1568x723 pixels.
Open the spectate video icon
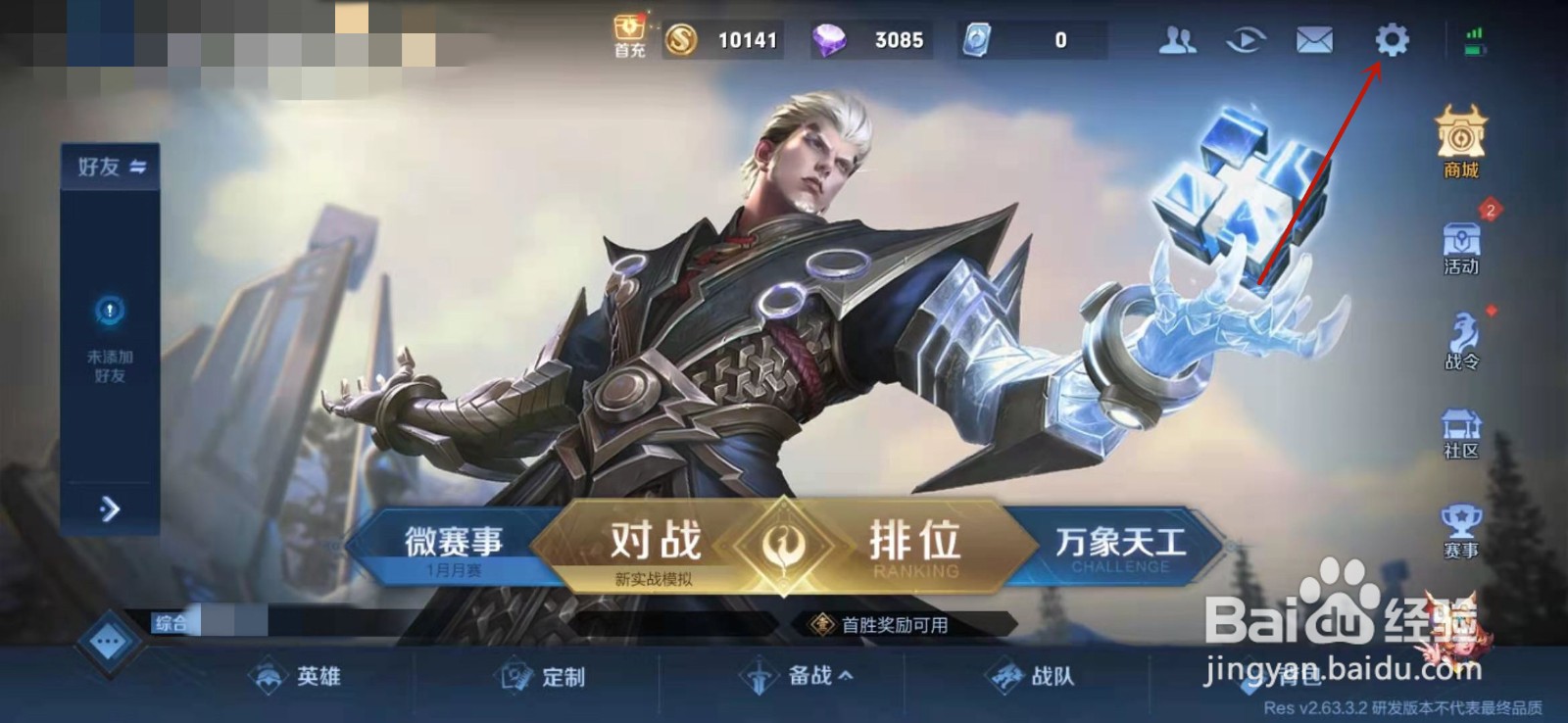click(x=1245, y=41)
